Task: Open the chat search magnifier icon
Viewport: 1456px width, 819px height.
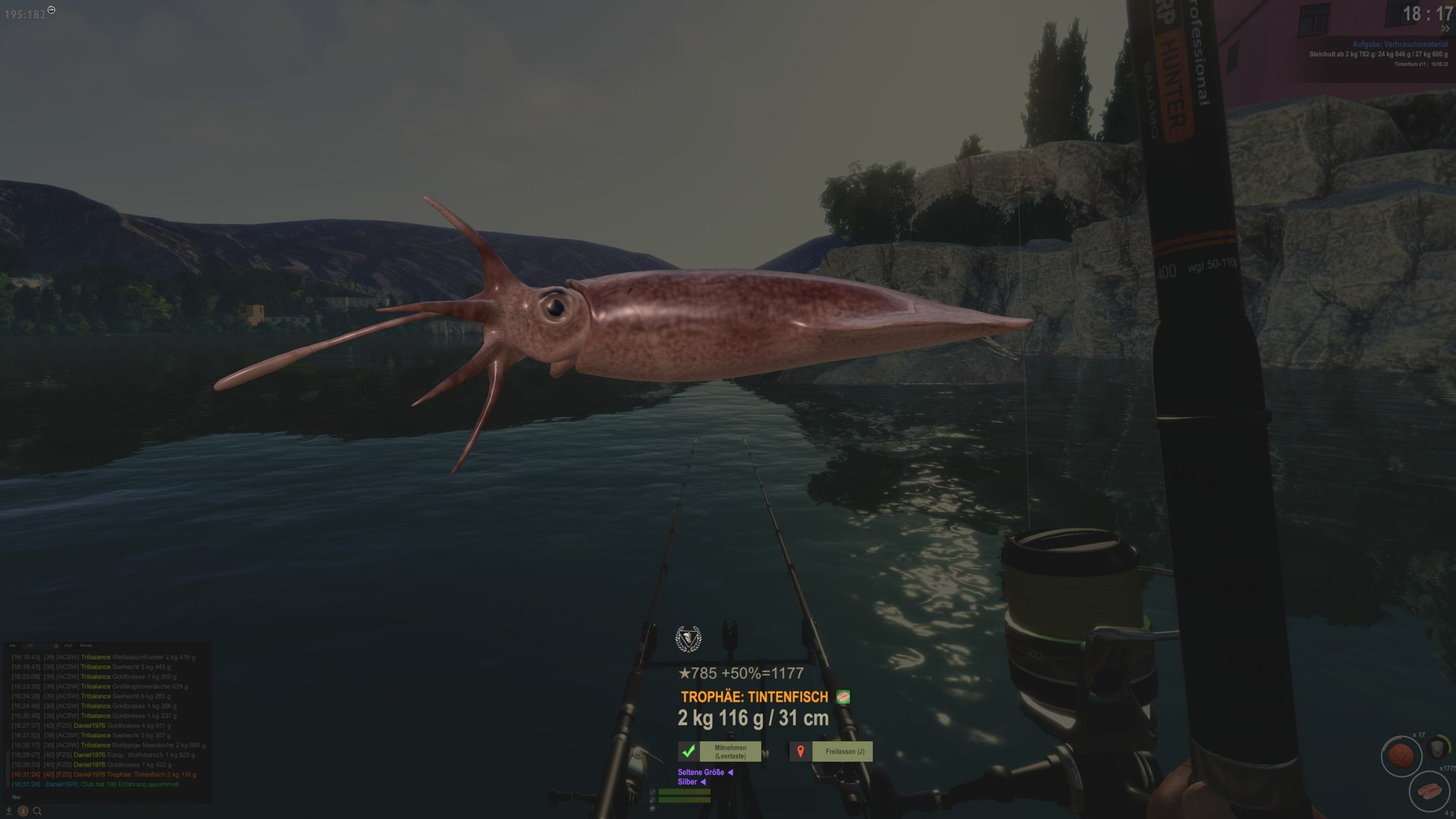Action: 37,811
